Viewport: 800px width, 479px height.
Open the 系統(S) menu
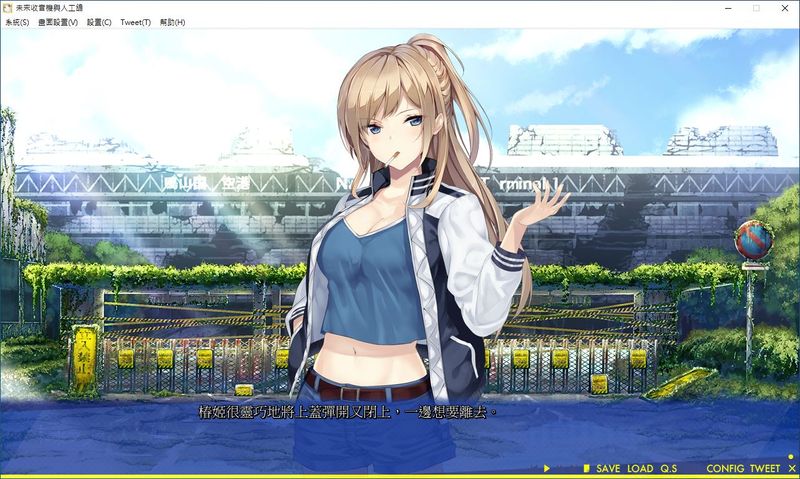(17, 22)
